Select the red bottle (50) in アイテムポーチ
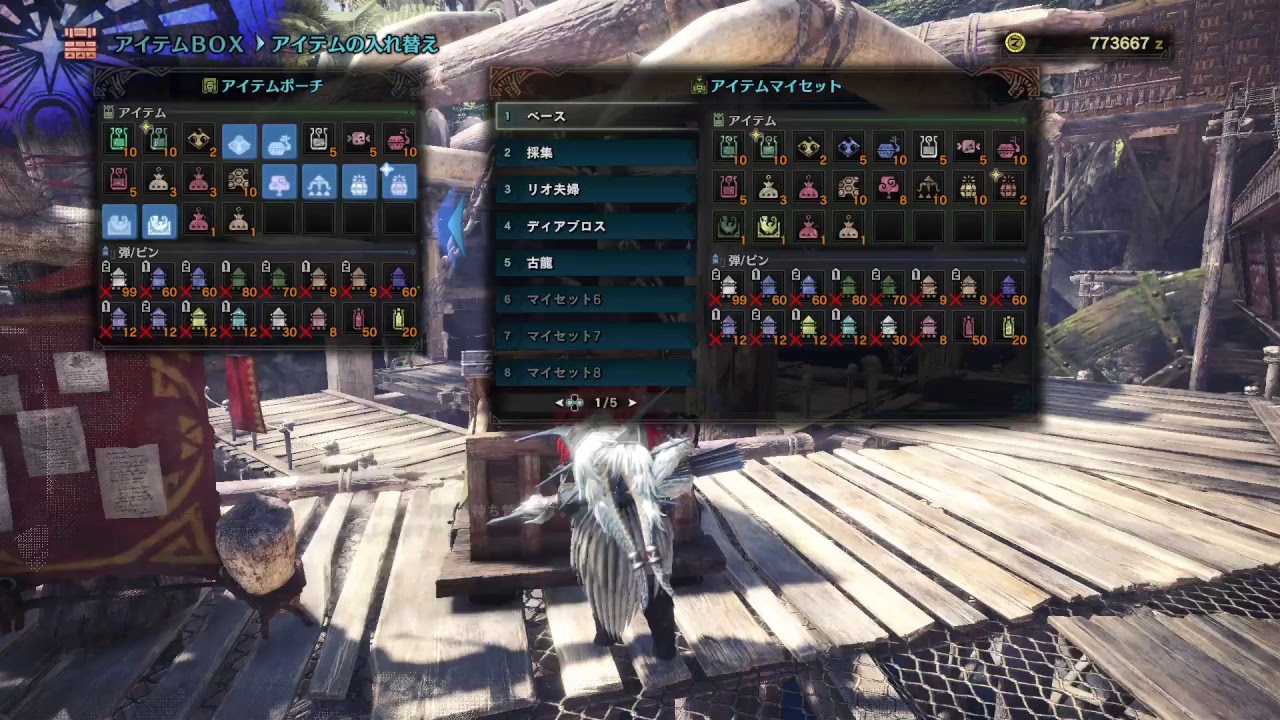Image resolution: width=1280 pixels, height=720 pixels. [359, 319]
